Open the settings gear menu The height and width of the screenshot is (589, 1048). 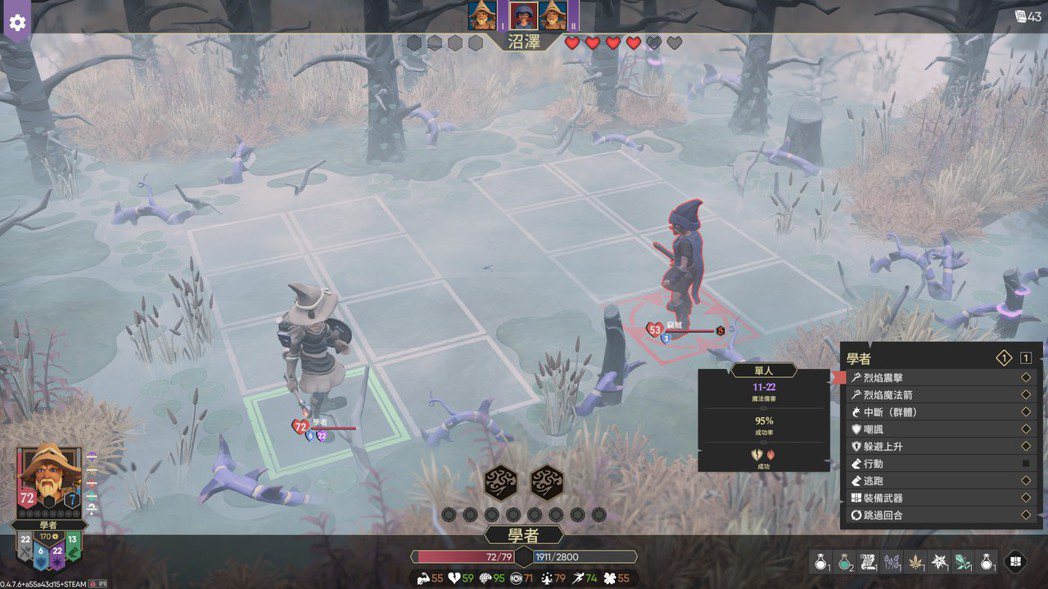click(x=17, y=21)
